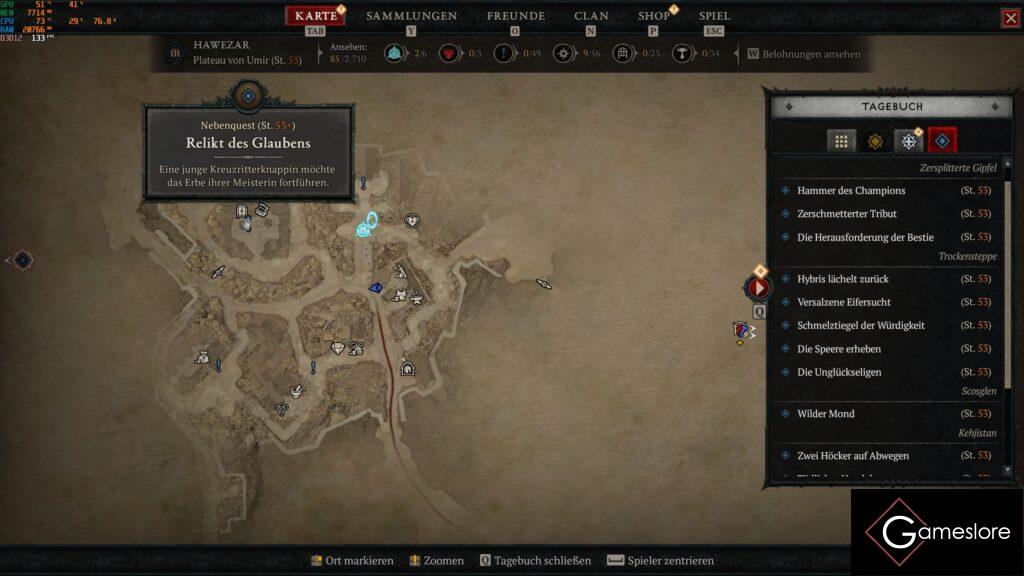
Task: Click the blue waypoint marker on the map
Action: point(366,229)
